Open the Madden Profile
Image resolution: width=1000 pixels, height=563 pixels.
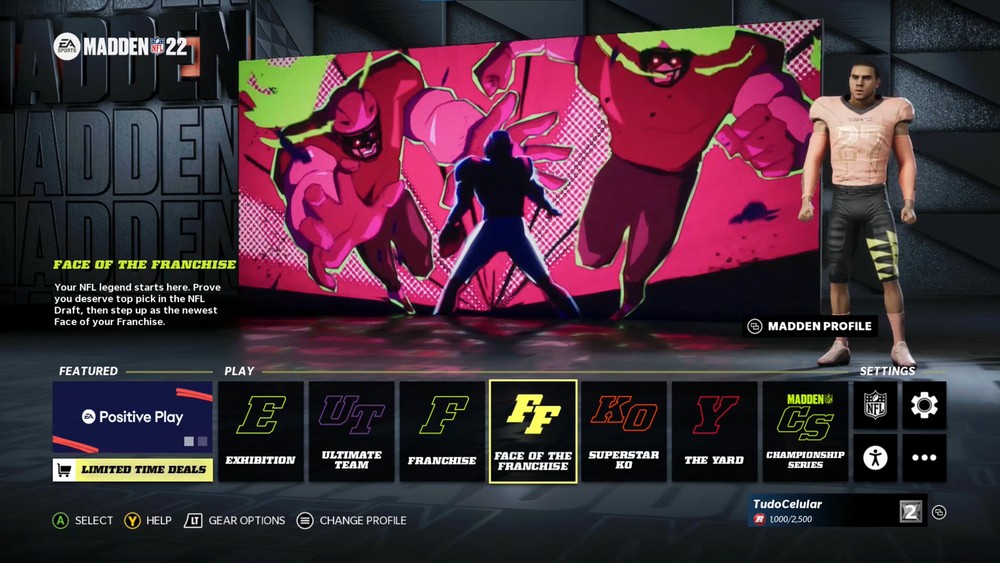click(811, 326)
